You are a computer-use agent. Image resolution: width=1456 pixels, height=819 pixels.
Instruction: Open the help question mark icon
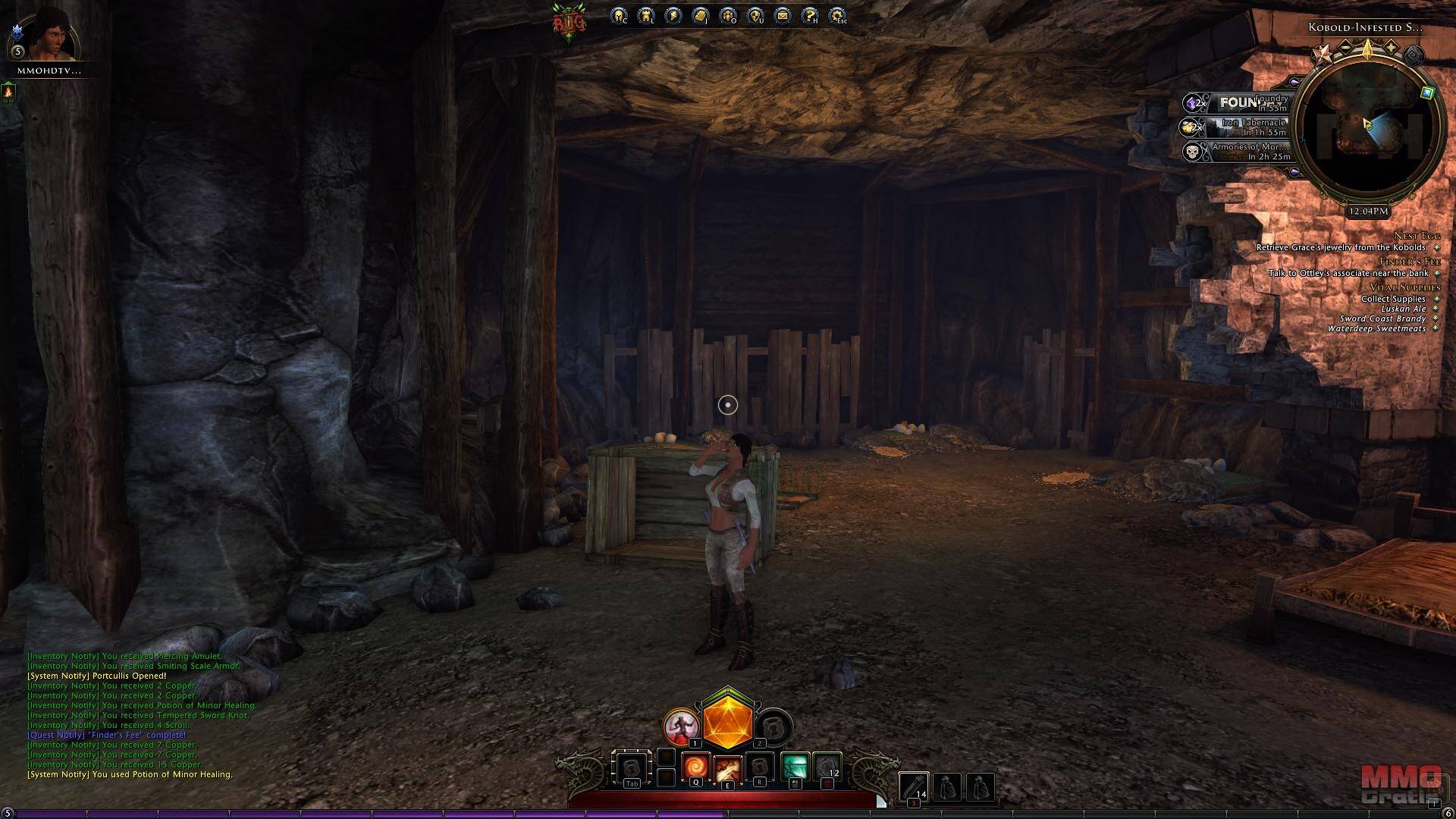tap(810, 15)
